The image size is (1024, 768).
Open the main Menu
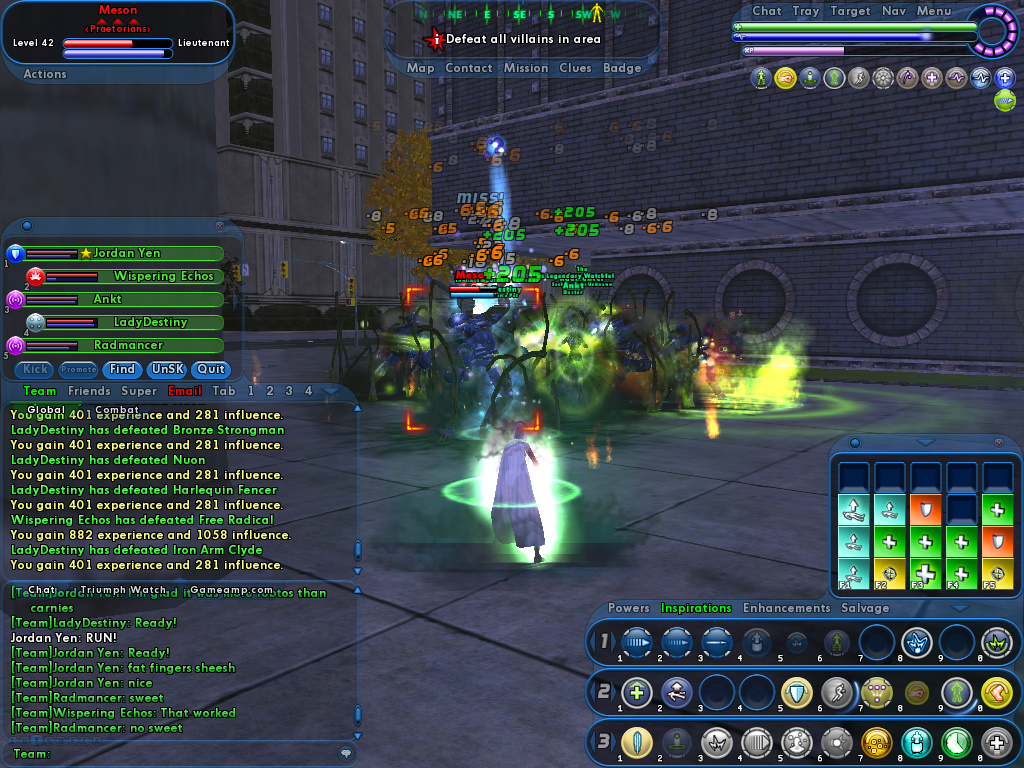[934, 11]
